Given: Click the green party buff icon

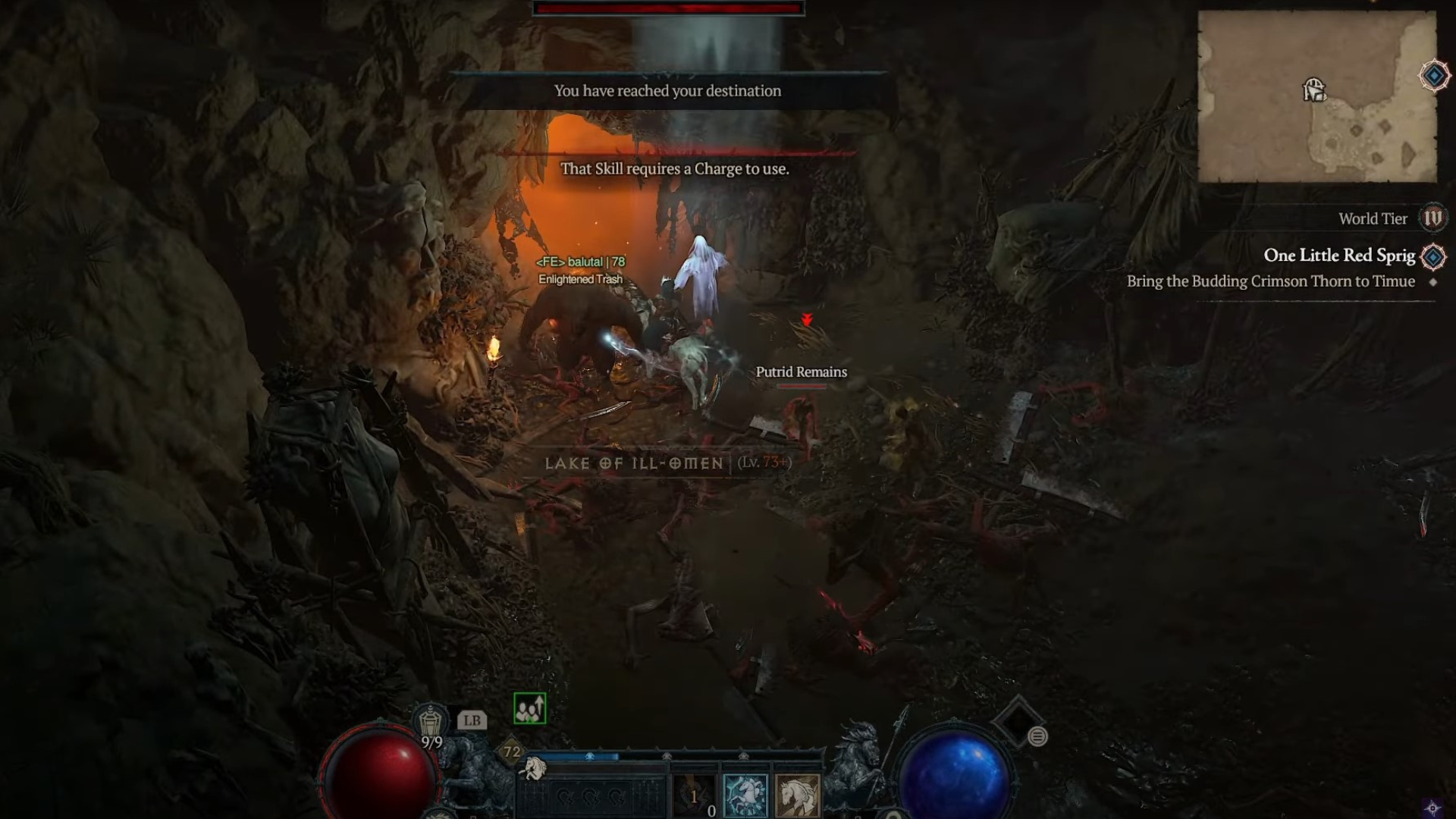Looking at the screenshot, I should coord(529,708).
